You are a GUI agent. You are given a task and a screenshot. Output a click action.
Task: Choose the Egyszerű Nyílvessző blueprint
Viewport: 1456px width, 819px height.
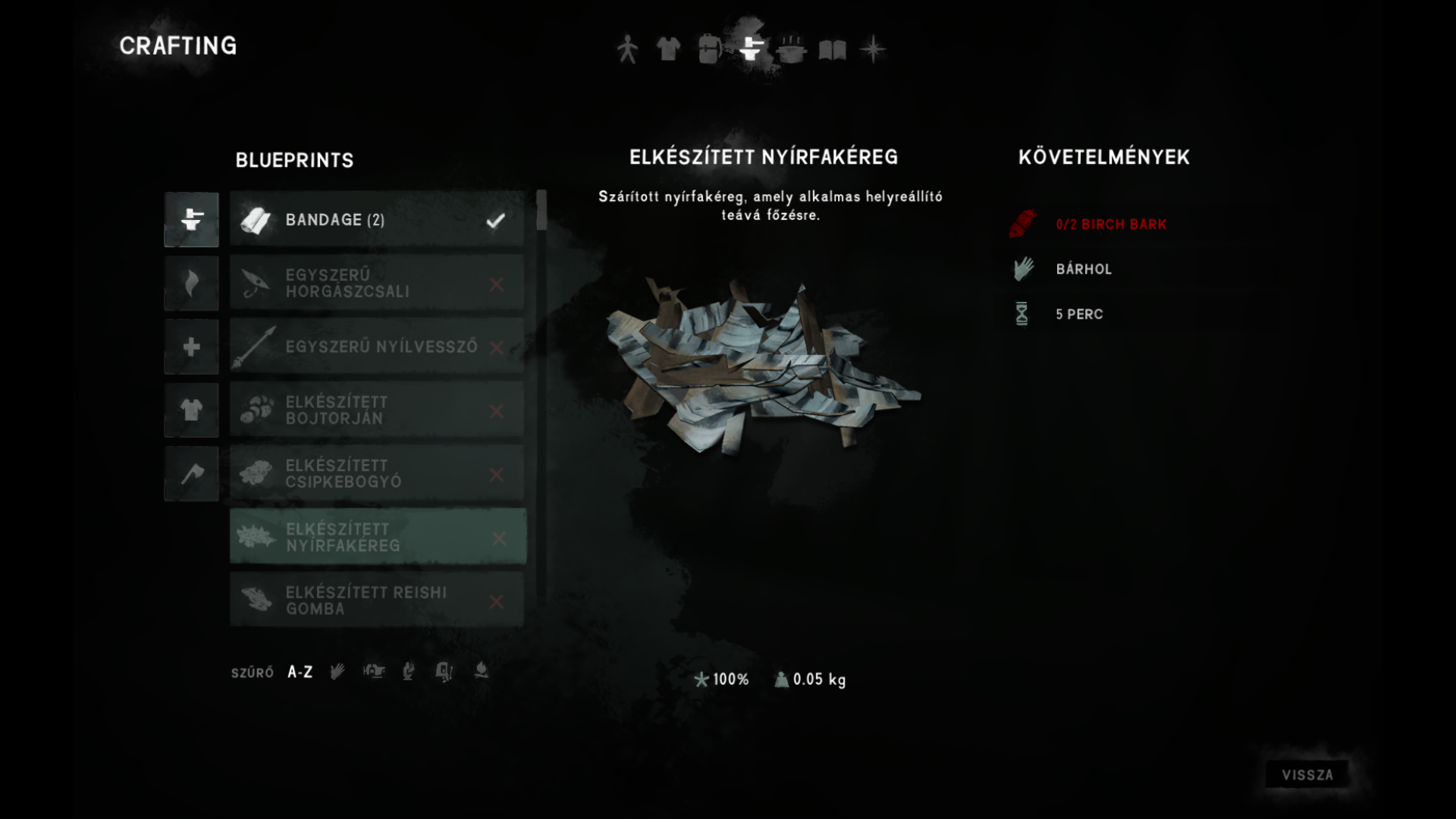tap(377, 347)
